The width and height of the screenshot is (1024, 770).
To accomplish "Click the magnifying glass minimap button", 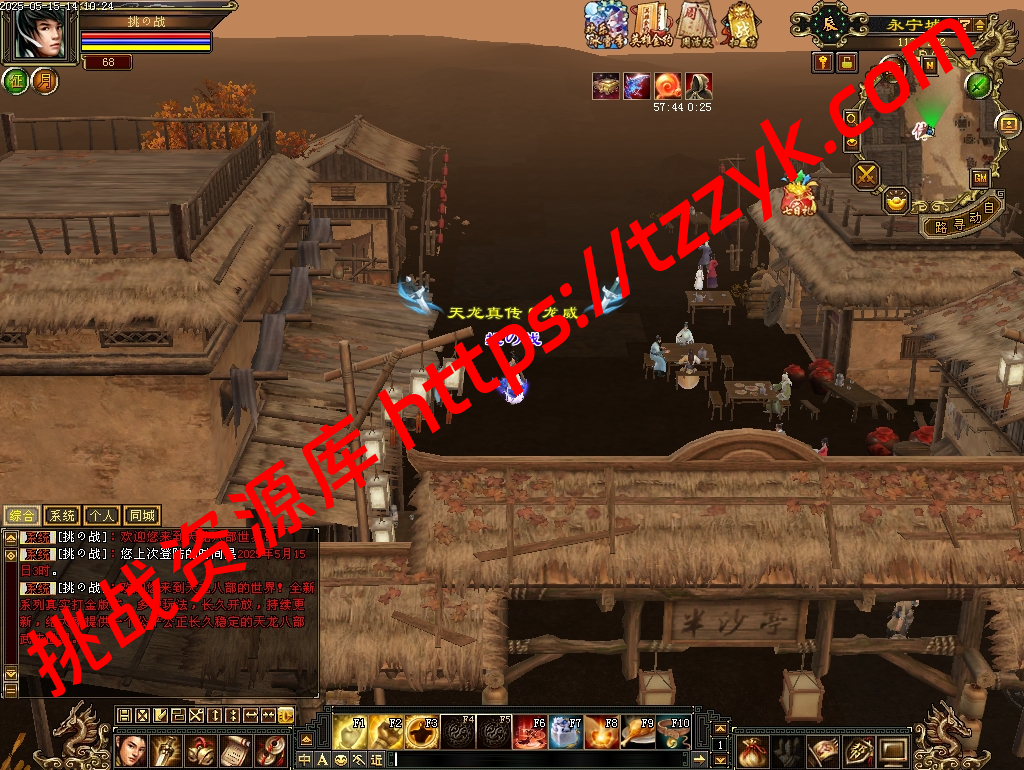I will [x=851, y=118].
